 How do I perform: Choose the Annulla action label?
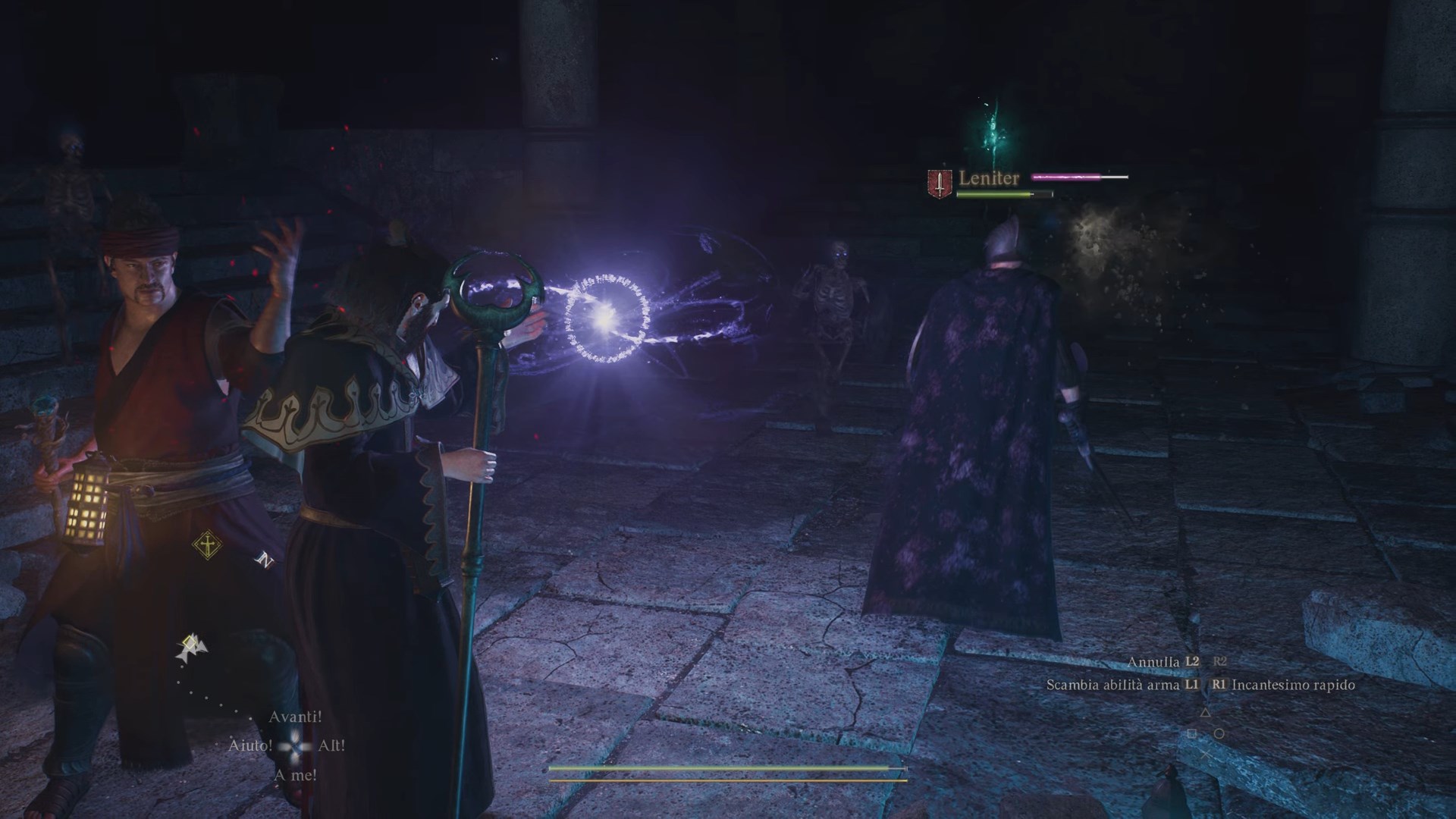1153,662
